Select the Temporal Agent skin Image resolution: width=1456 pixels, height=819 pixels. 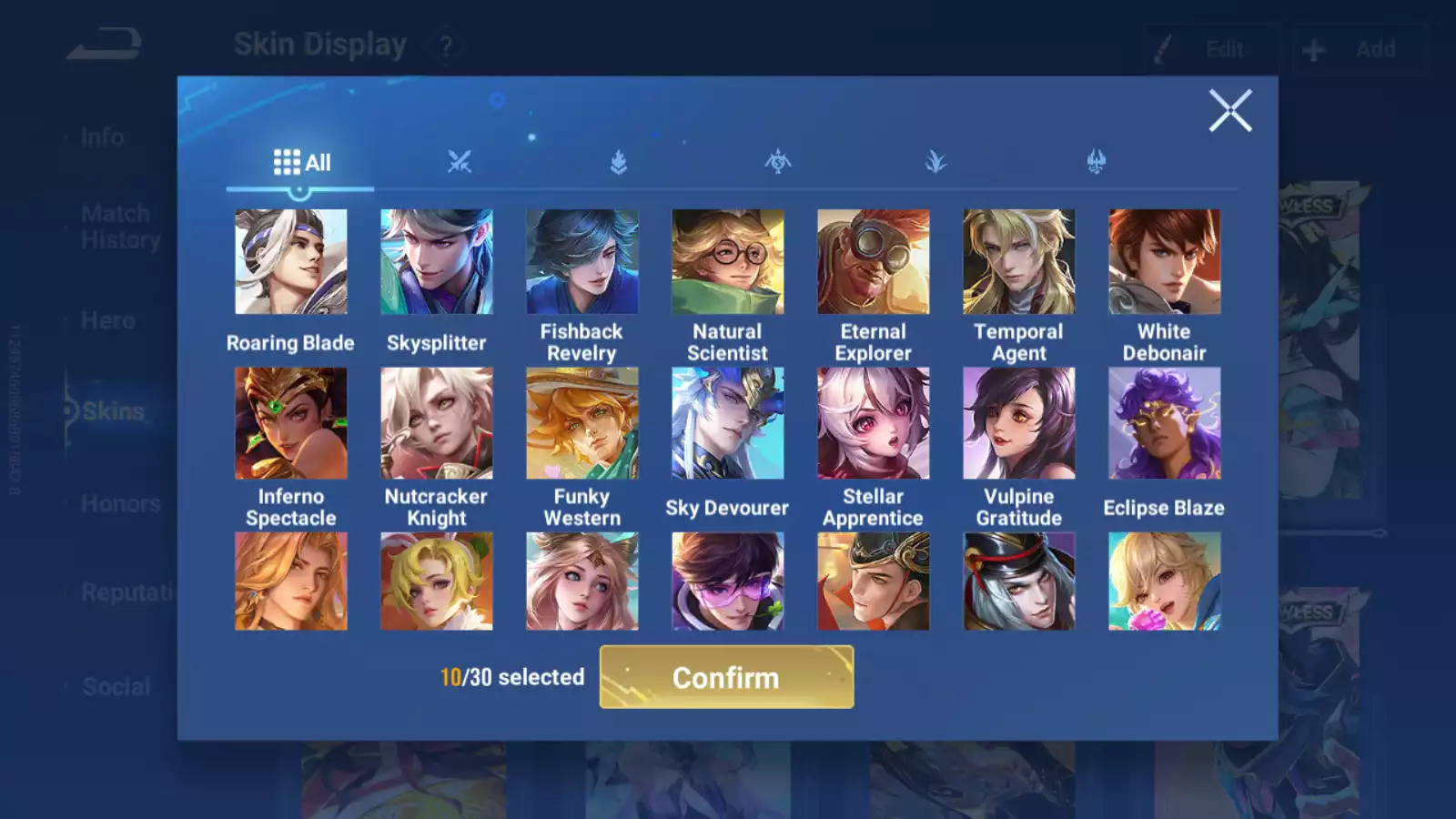[1018, 262]
